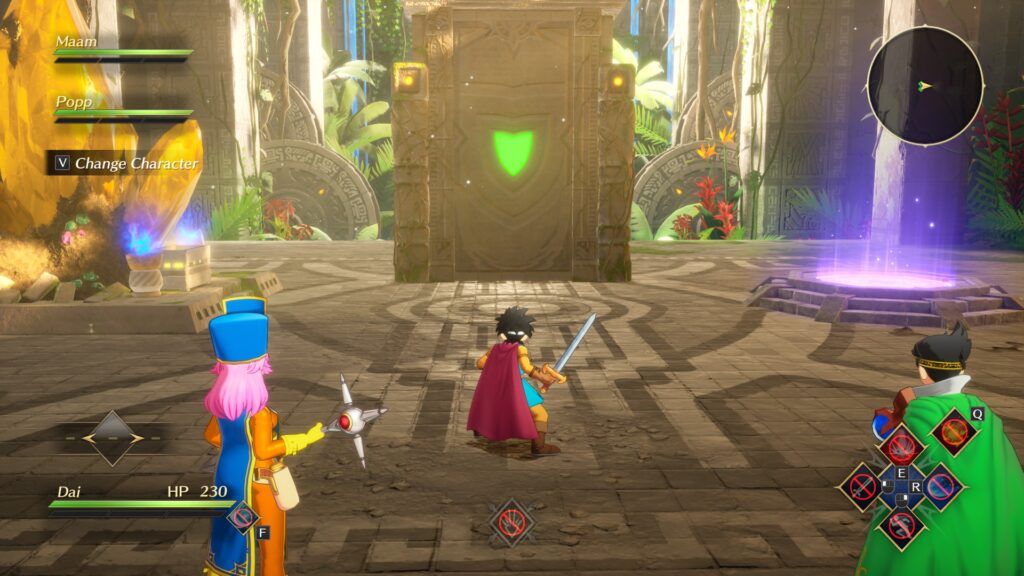Viewport: 1024px width, 576px height.
Task: Click the disabled hand icon at bottom center
Action: 512,521
